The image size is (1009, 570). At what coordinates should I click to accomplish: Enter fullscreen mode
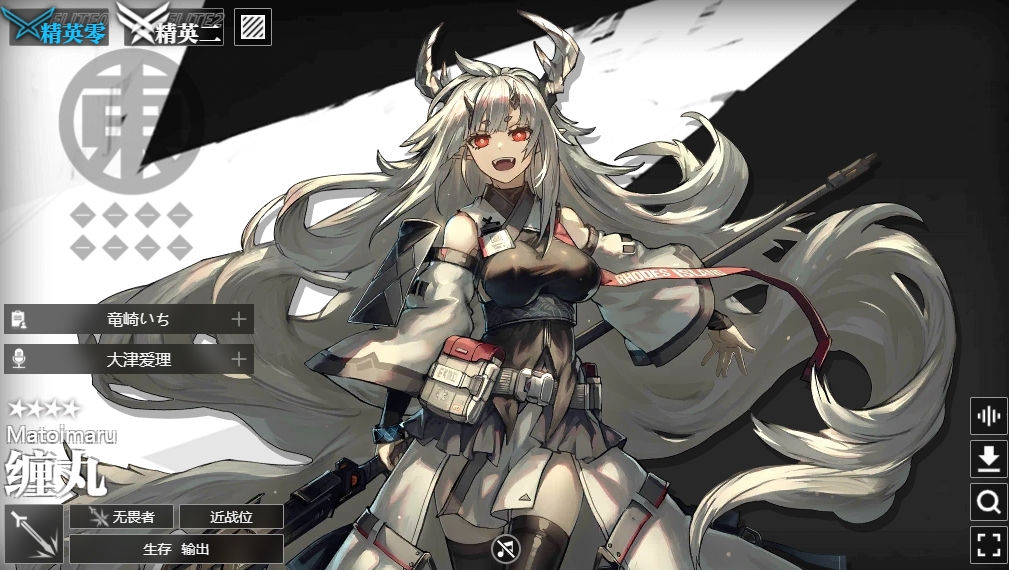pyautogui.click(x=988, y=545)
